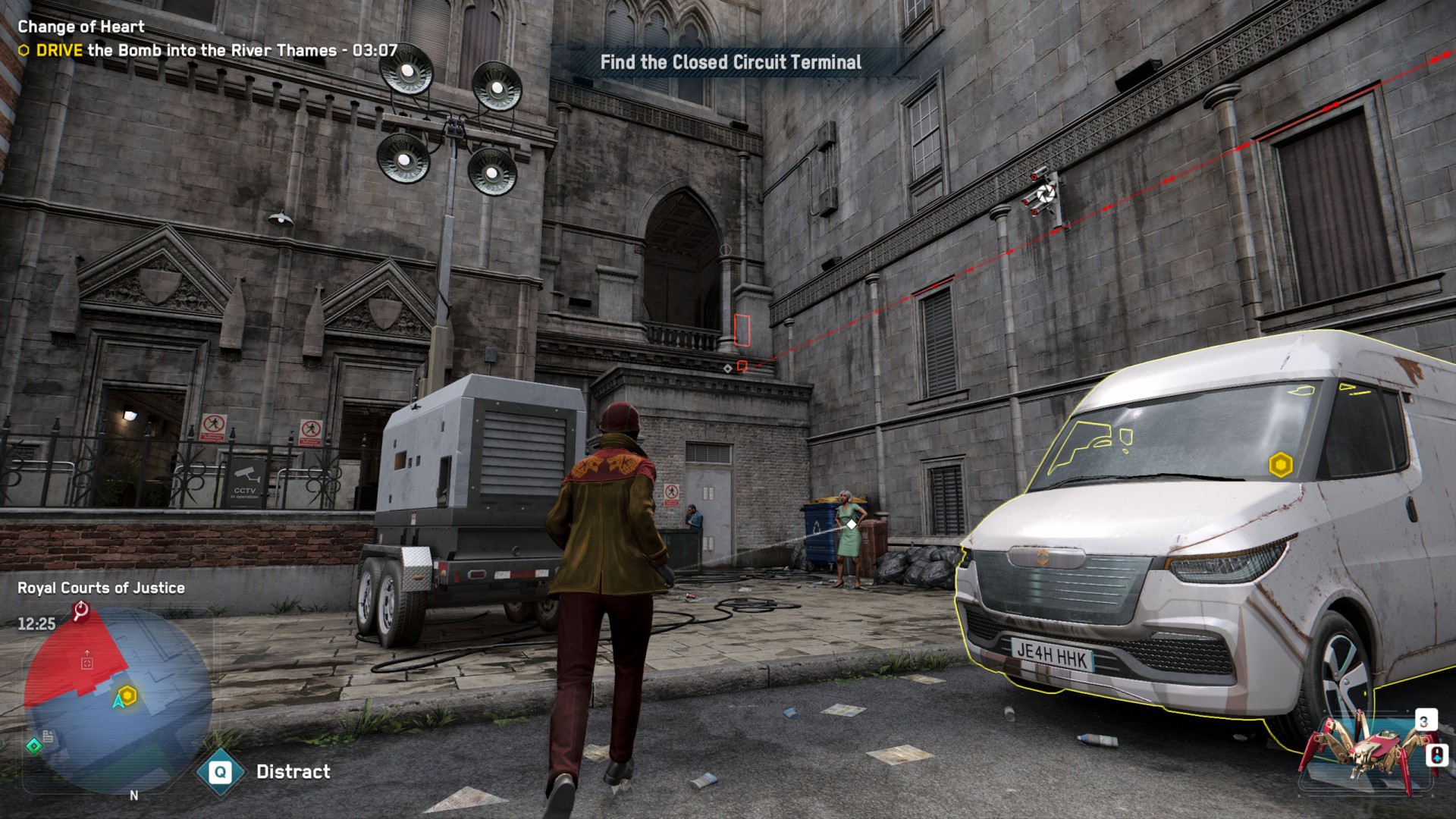Select the magnifier marker on the minimap edge
Screen dimensions: 1456x819
[80, 610]
